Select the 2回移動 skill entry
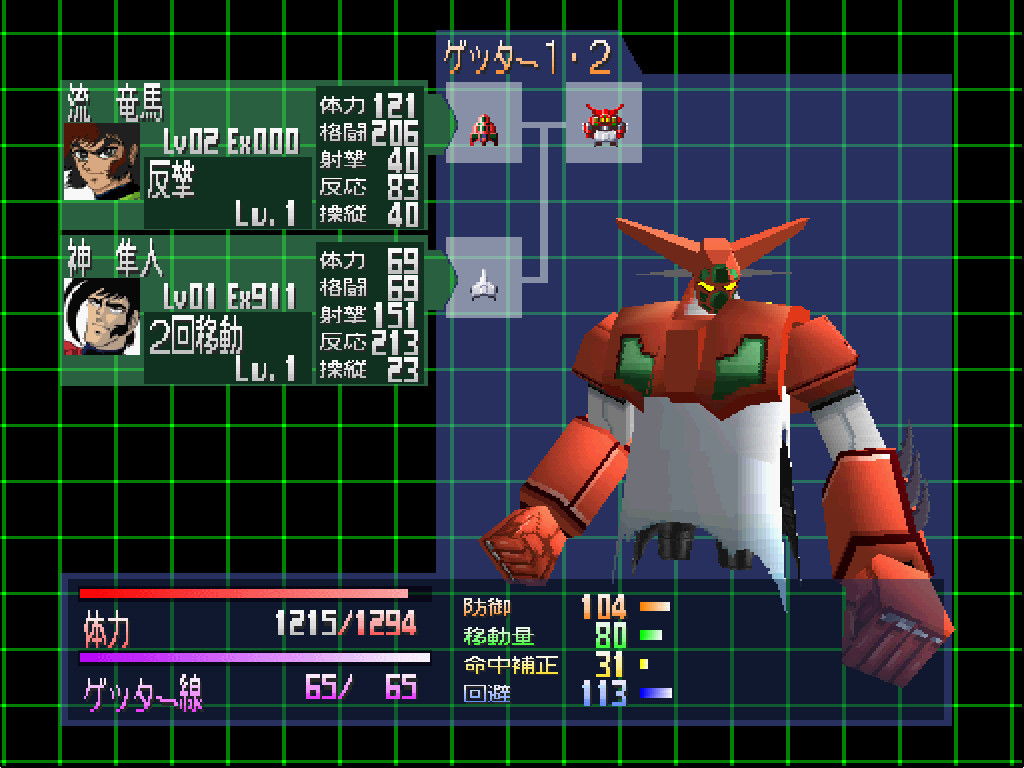The height and width of the screenshot is (768, 1024). coord(196,336)
